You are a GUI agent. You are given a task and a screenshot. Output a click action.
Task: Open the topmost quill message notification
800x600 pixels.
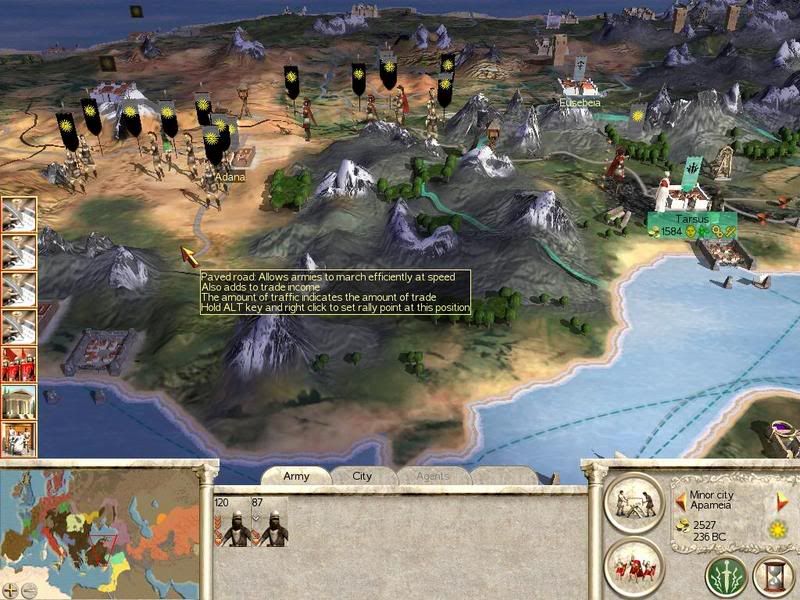pos(19,214)
